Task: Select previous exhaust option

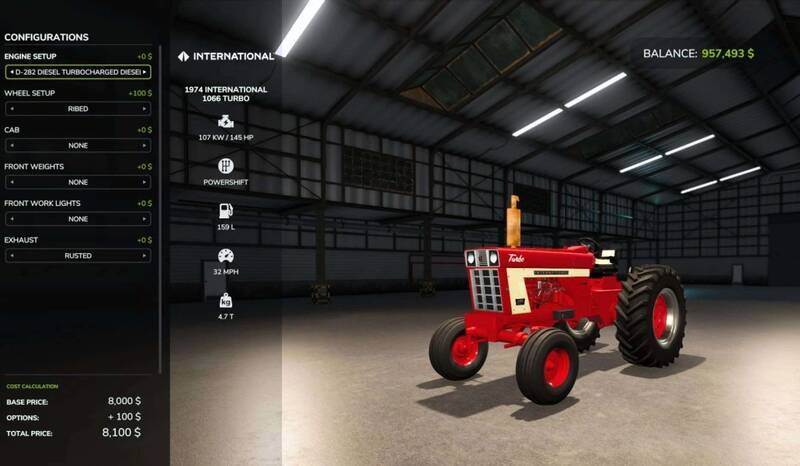Action: [10, 256]
